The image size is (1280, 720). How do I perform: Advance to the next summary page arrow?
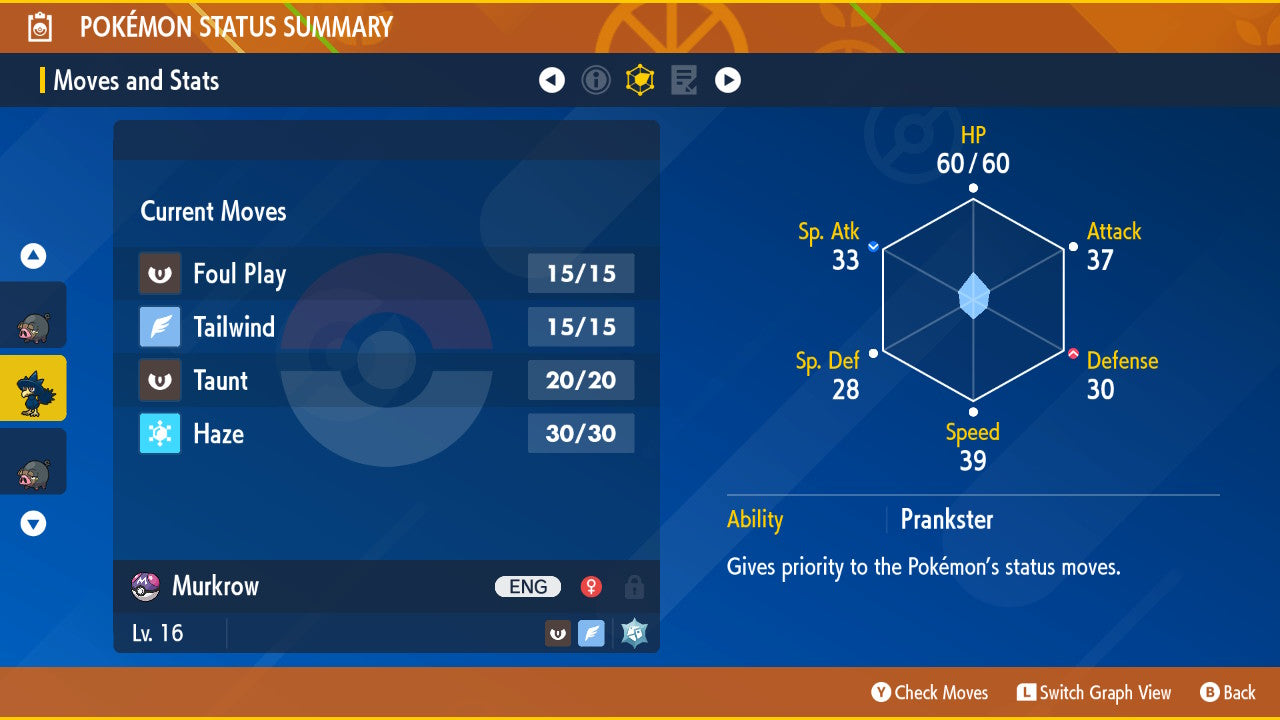[728, 80]
